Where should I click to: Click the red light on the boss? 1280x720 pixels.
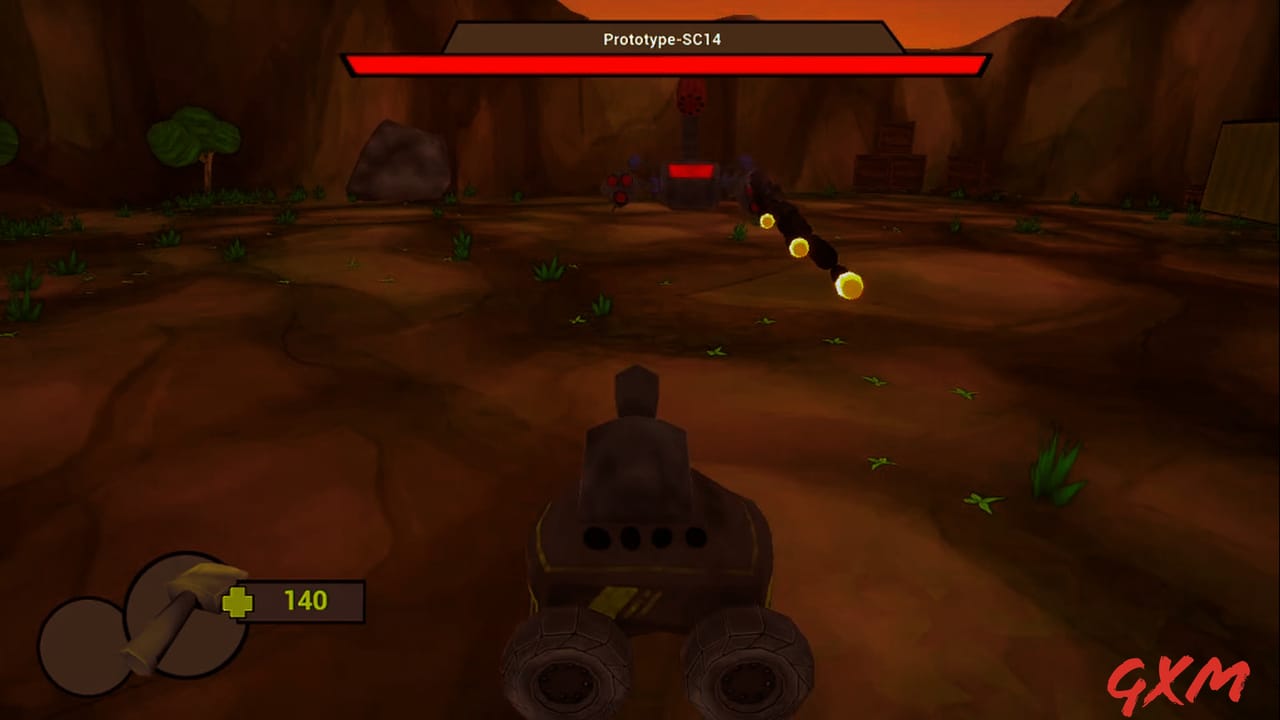pyautogui.click(x=690, y=170)
